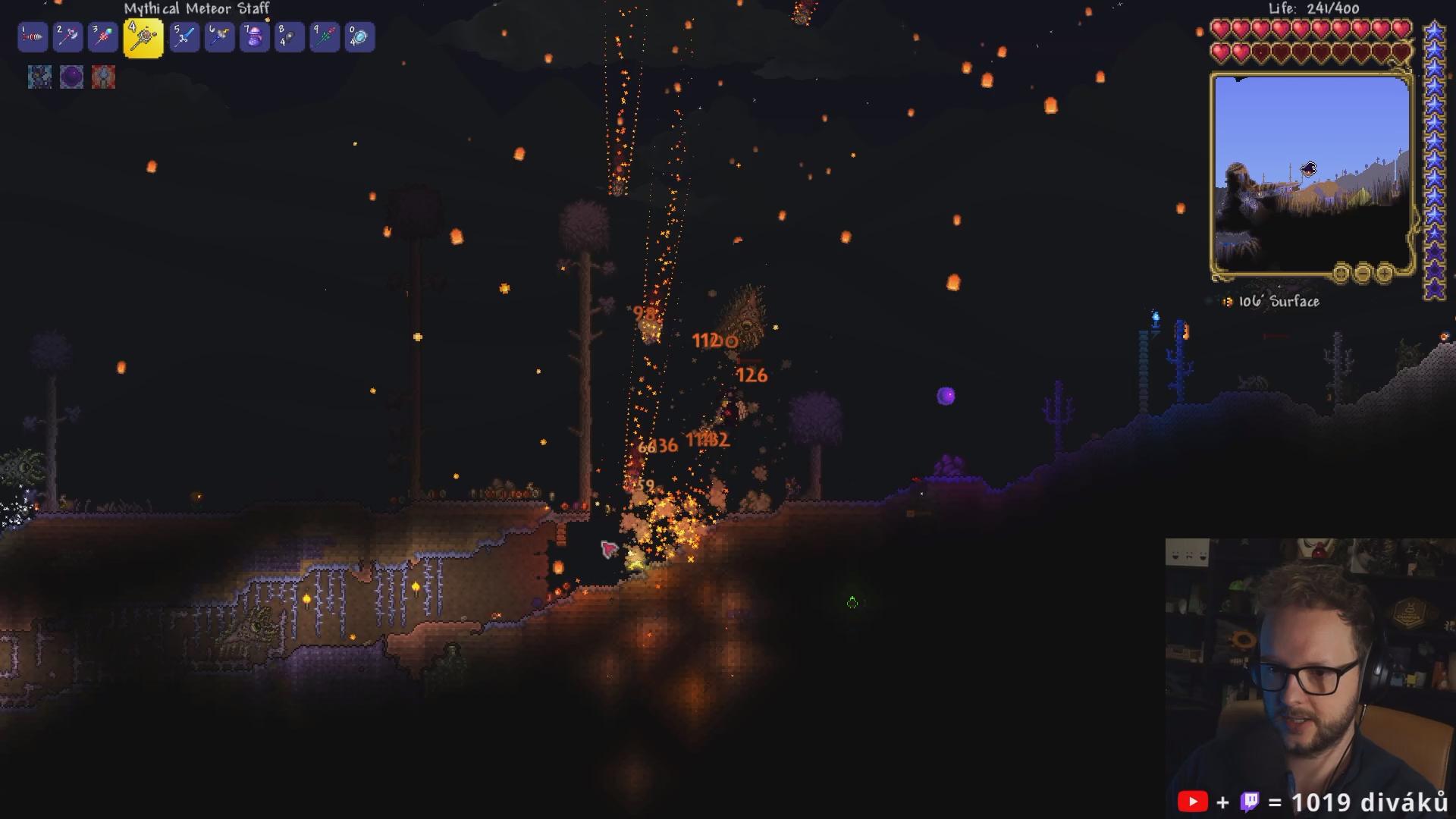
Task: Choose the purple sack in slot 7
Action: pos(255,37)
